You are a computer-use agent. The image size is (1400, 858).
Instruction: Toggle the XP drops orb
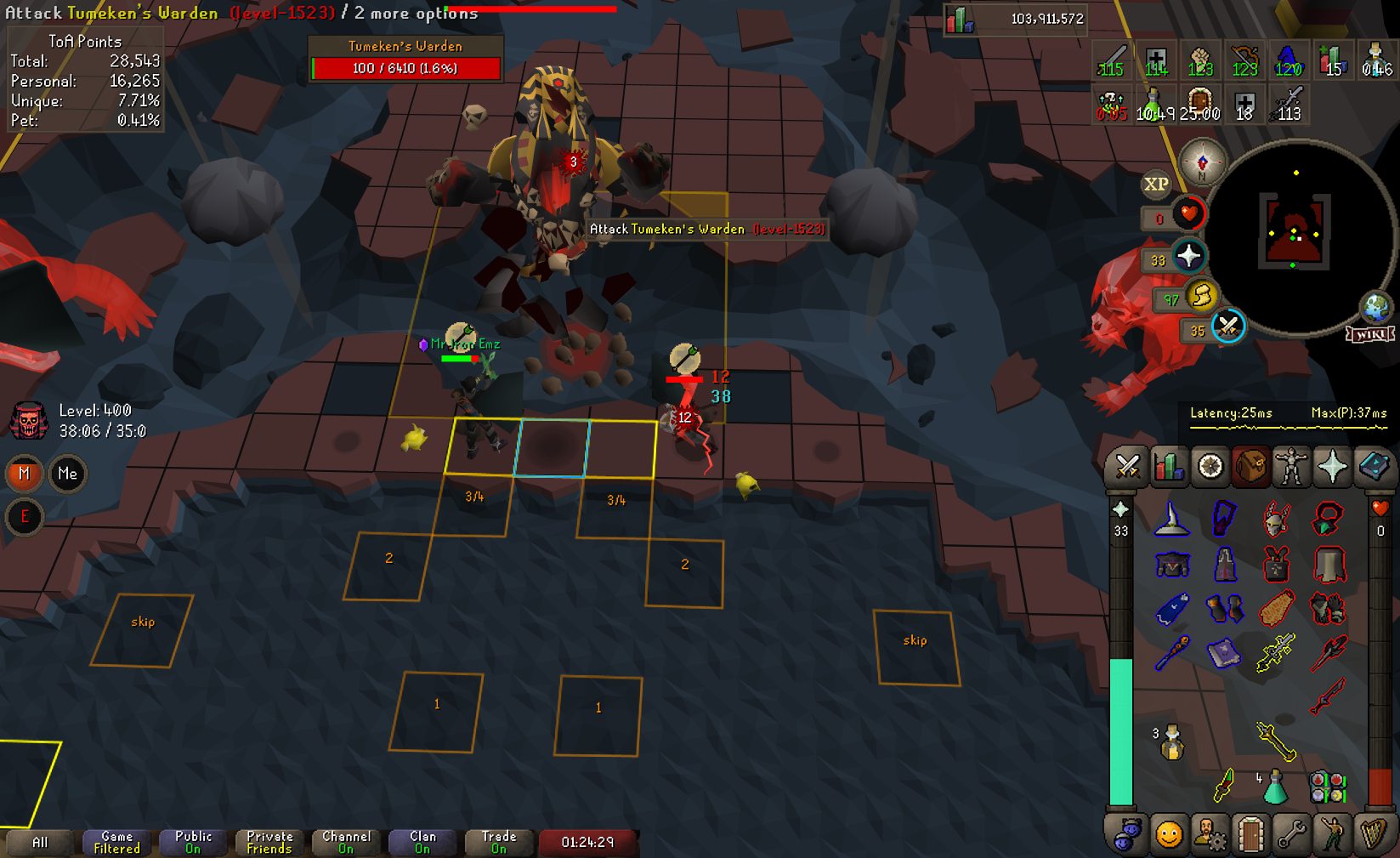coord(1156,184)
